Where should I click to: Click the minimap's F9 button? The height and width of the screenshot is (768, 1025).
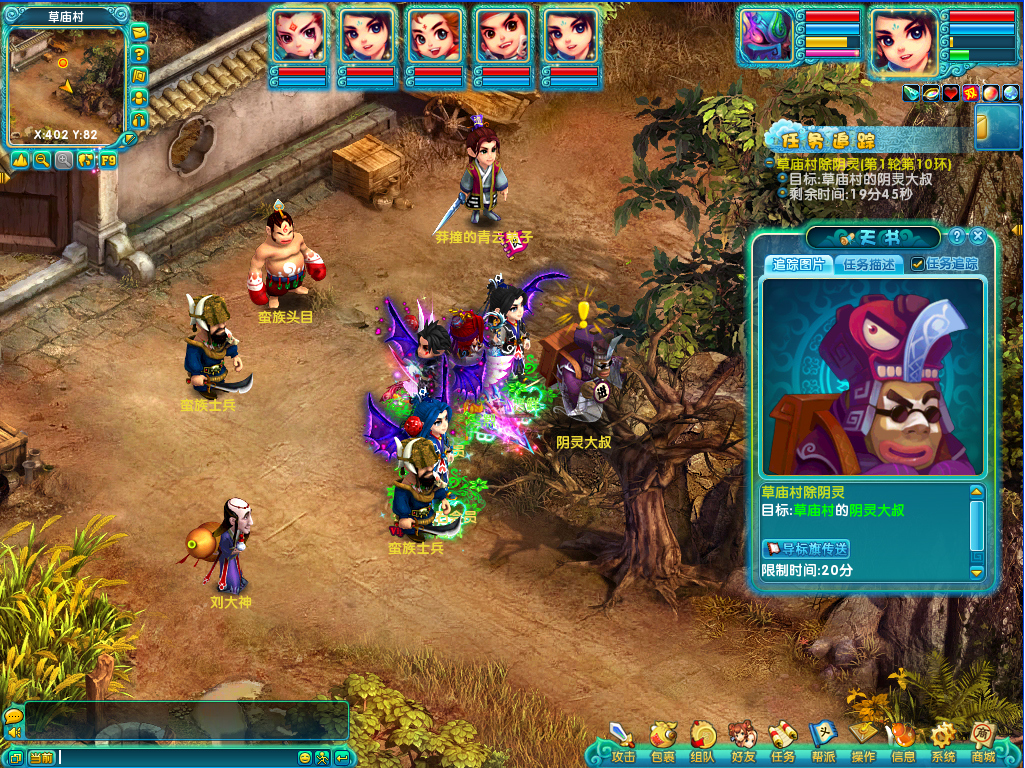pyautogui.click(x=107, y=159)
